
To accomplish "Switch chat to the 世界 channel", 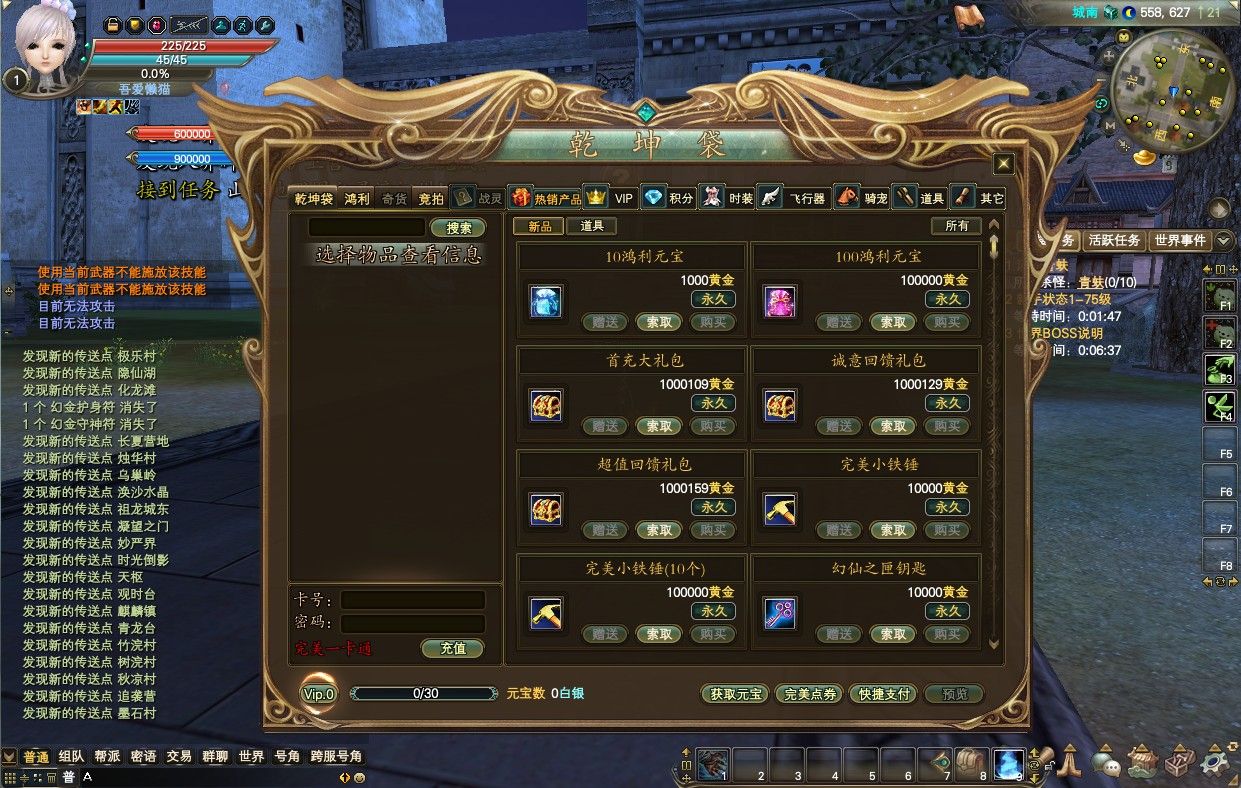I will (251, 757).
